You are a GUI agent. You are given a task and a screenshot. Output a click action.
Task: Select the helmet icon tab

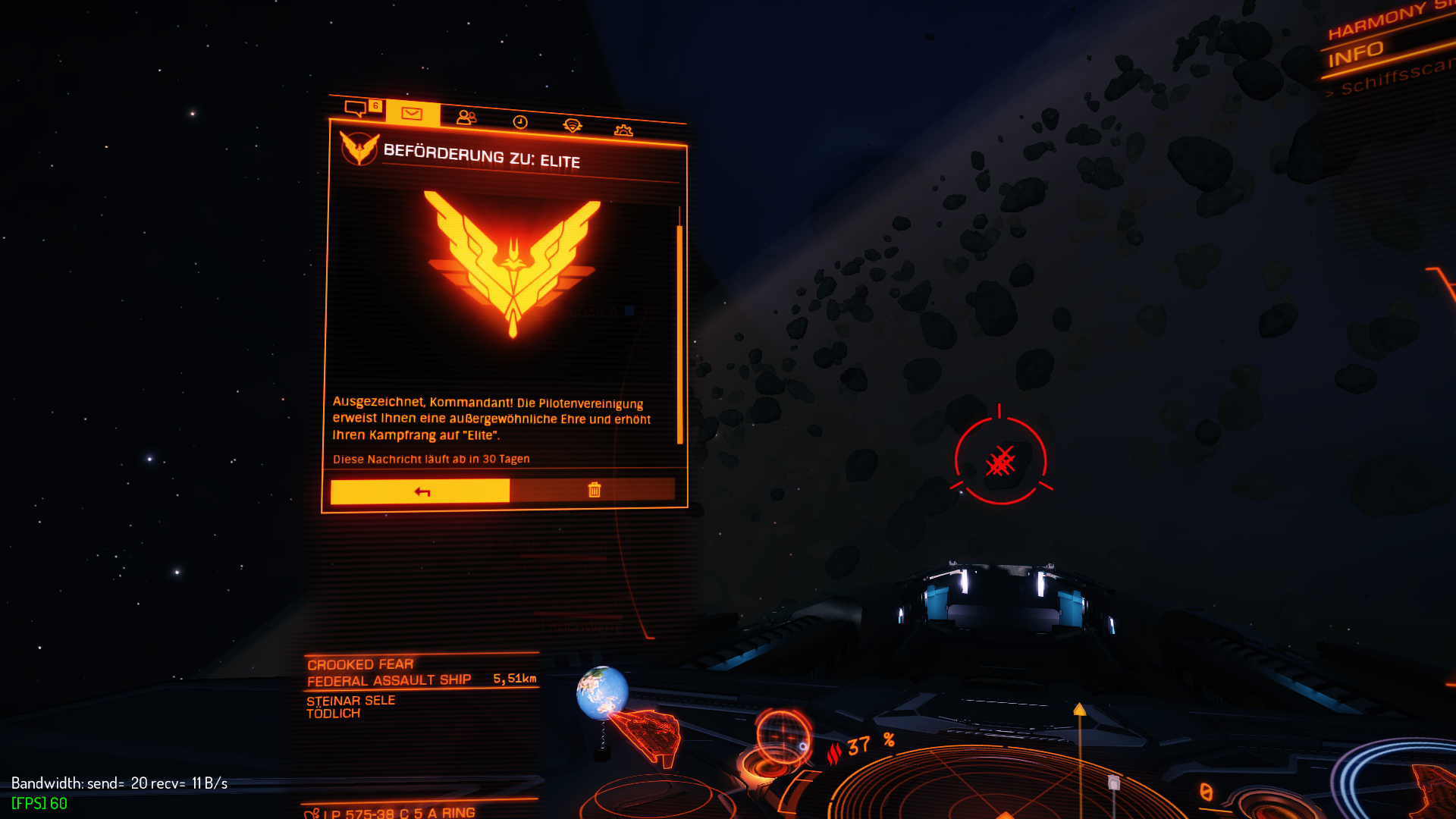pyautogui.click(x=573, y=126)
